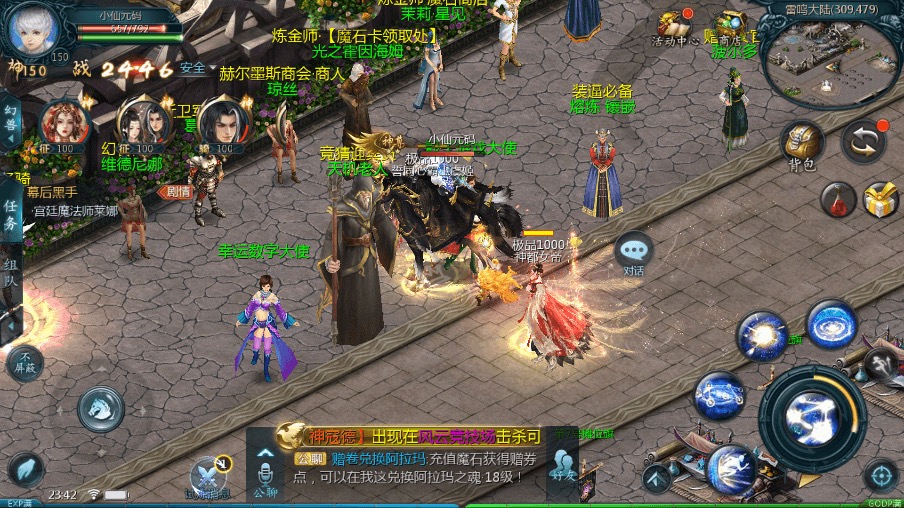Image resolution: width=904 pixels, height=508 pixels.
Task: Activate the 公聊 microphone button
Action: click(x=265, y=472)
